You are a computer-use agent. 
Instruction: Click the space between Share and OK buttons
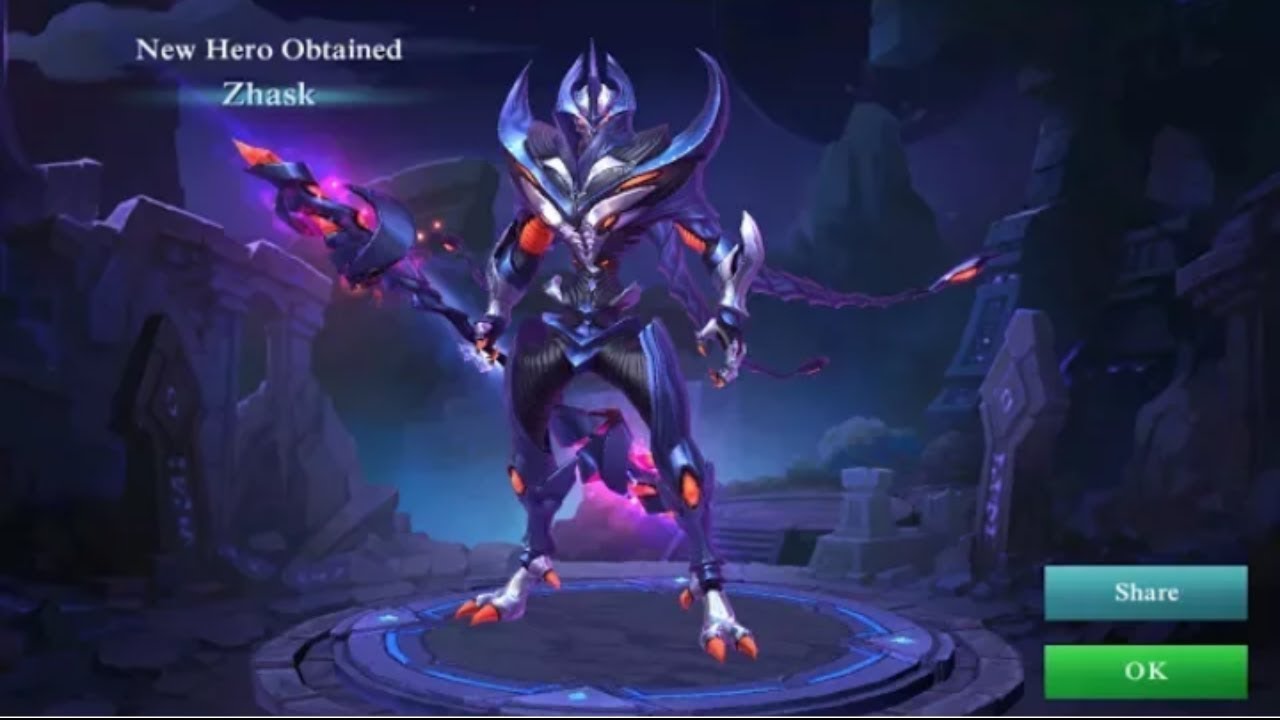tap(1143, 632)
